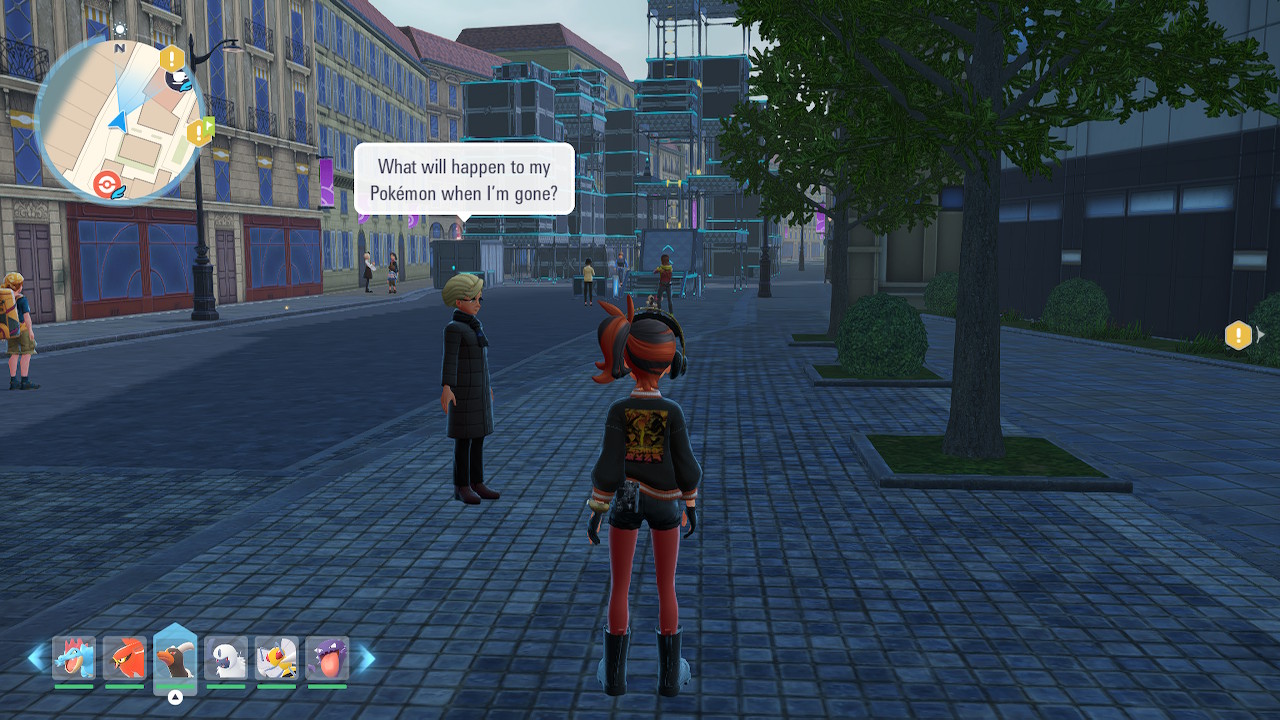Screen dimensions: 1280x720
Task: Click the yellow quest marker above the café
Action: 172,58
